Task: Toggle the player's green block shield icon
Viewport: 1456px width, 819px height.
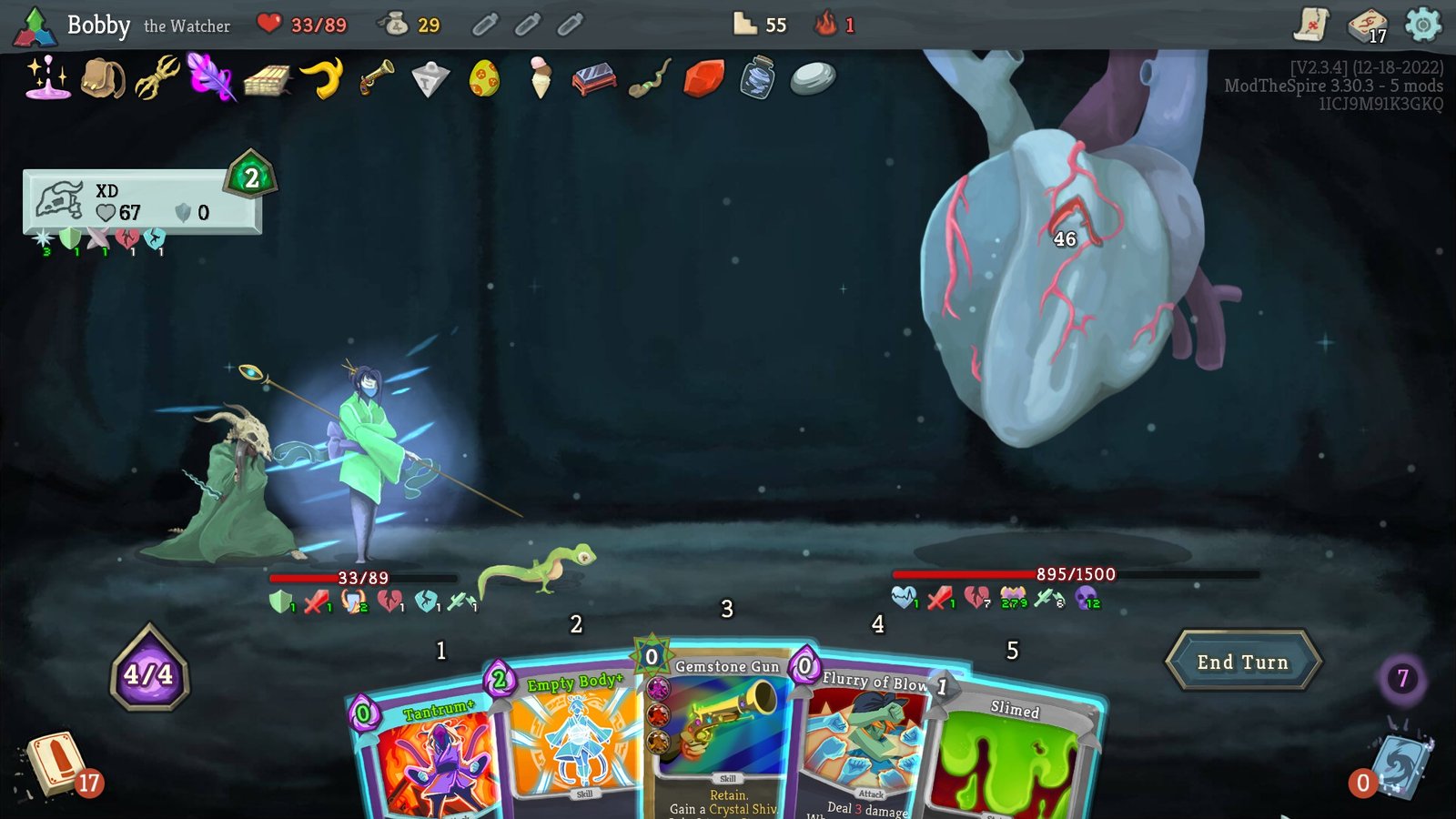Action: (282, 602)
